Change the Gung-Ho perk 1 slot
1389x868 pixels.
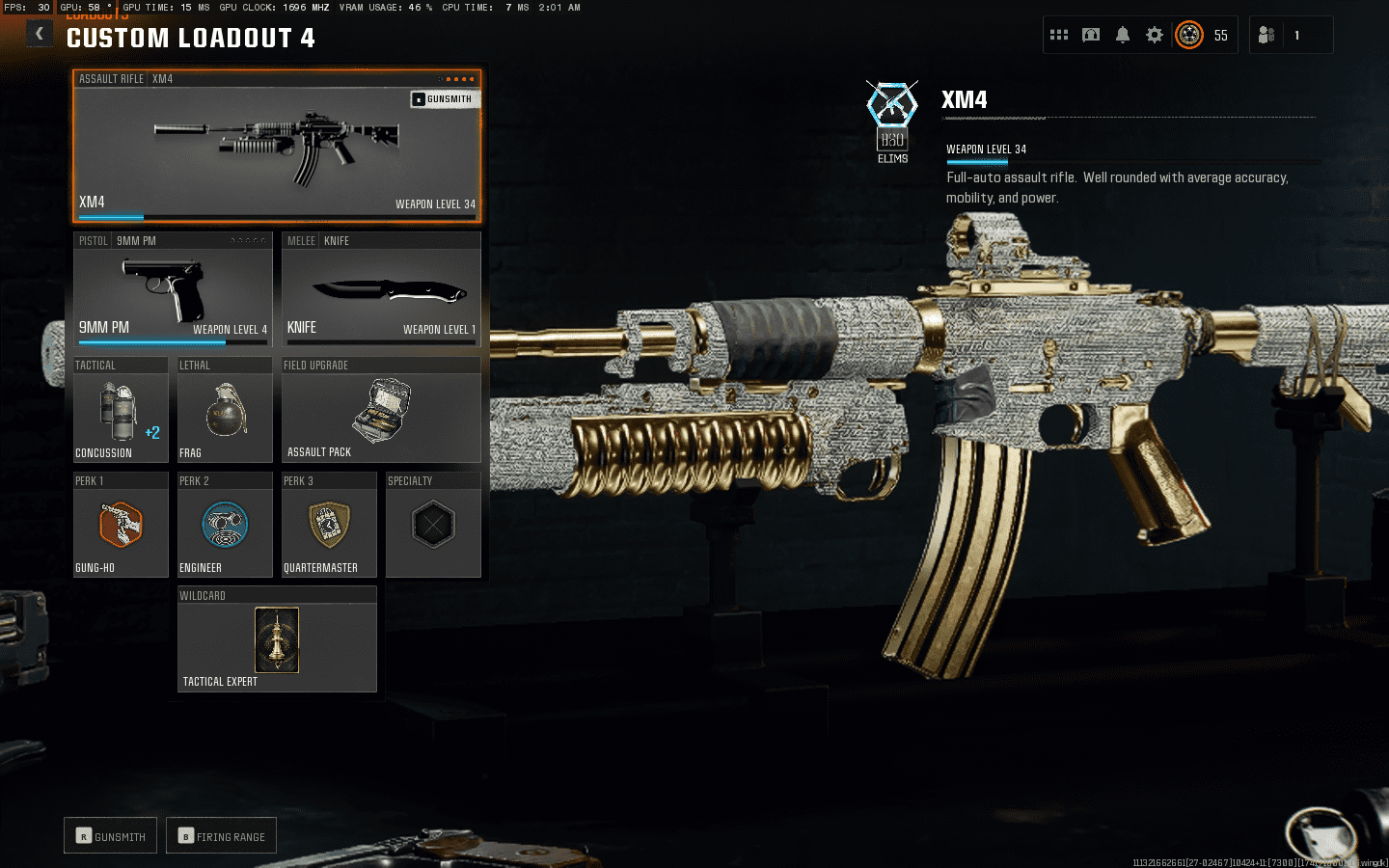tap(121, 526)
